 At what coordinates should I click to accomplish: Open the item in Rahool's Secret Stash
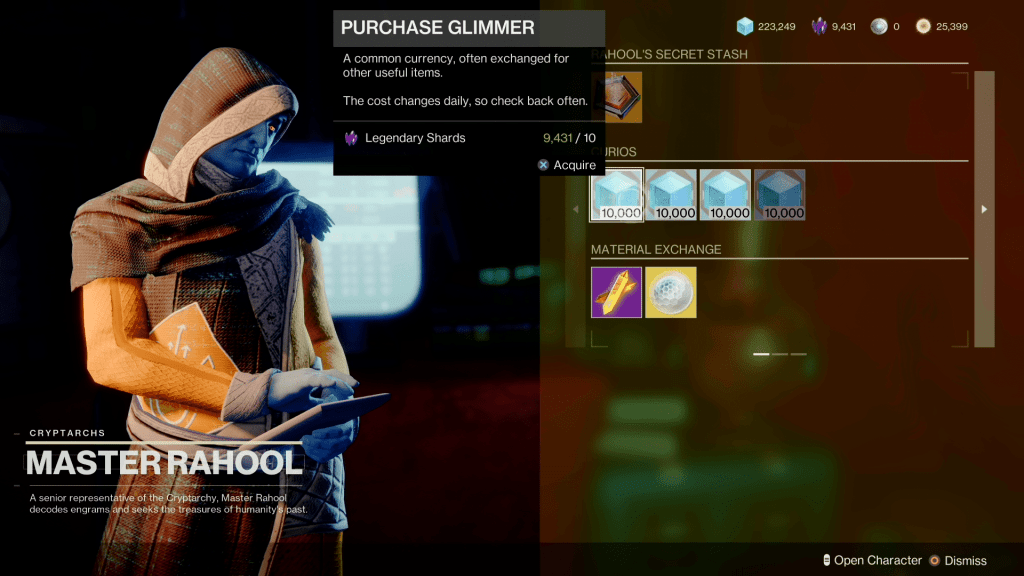[x=616, y=97]
